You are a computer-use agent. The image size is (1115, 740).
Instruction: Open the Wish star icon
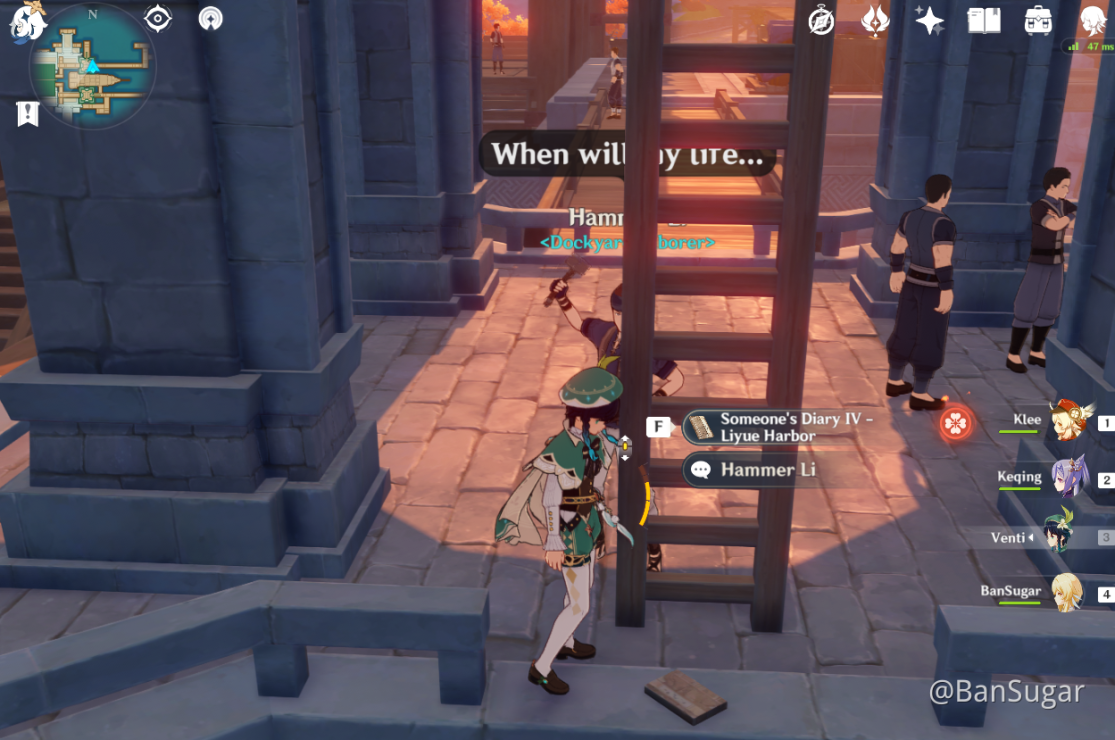tap(929, 20)
